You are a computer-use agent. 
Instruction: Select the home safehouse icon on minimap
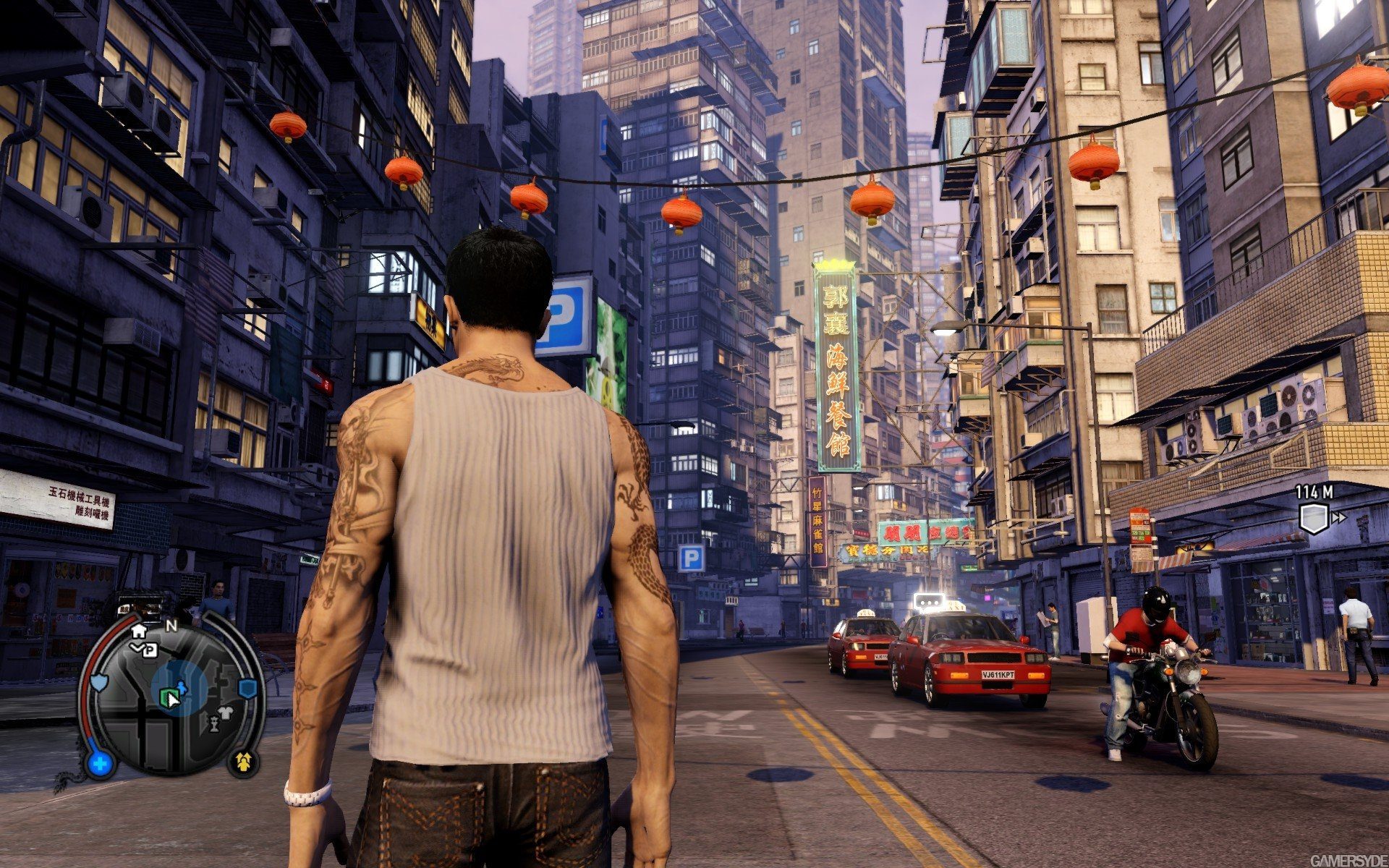pos(140,632)
